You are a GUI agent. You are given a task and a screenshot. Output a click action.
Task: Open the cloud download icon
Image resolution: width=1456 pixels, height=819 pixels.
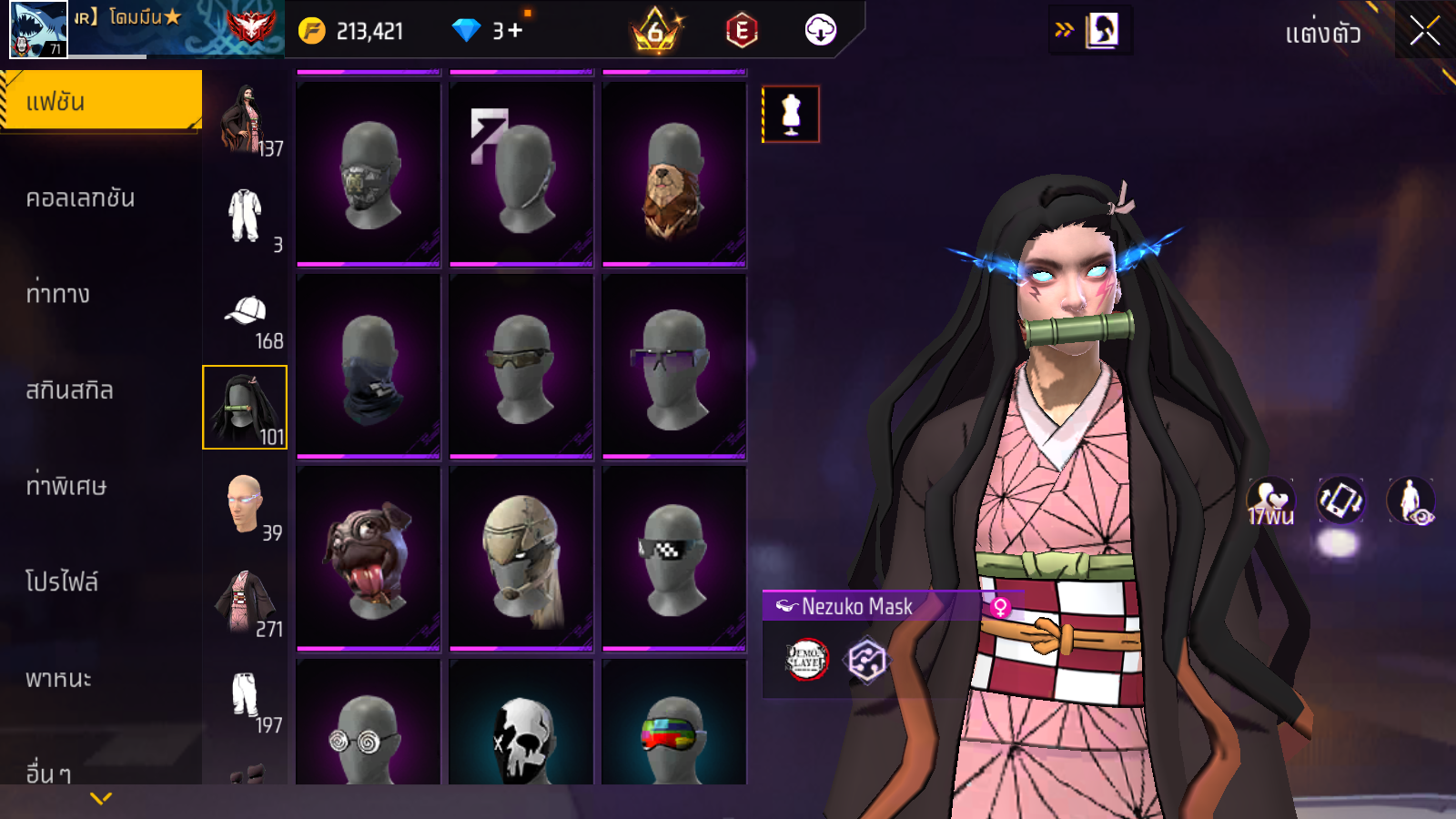click(x=820, y=31)
